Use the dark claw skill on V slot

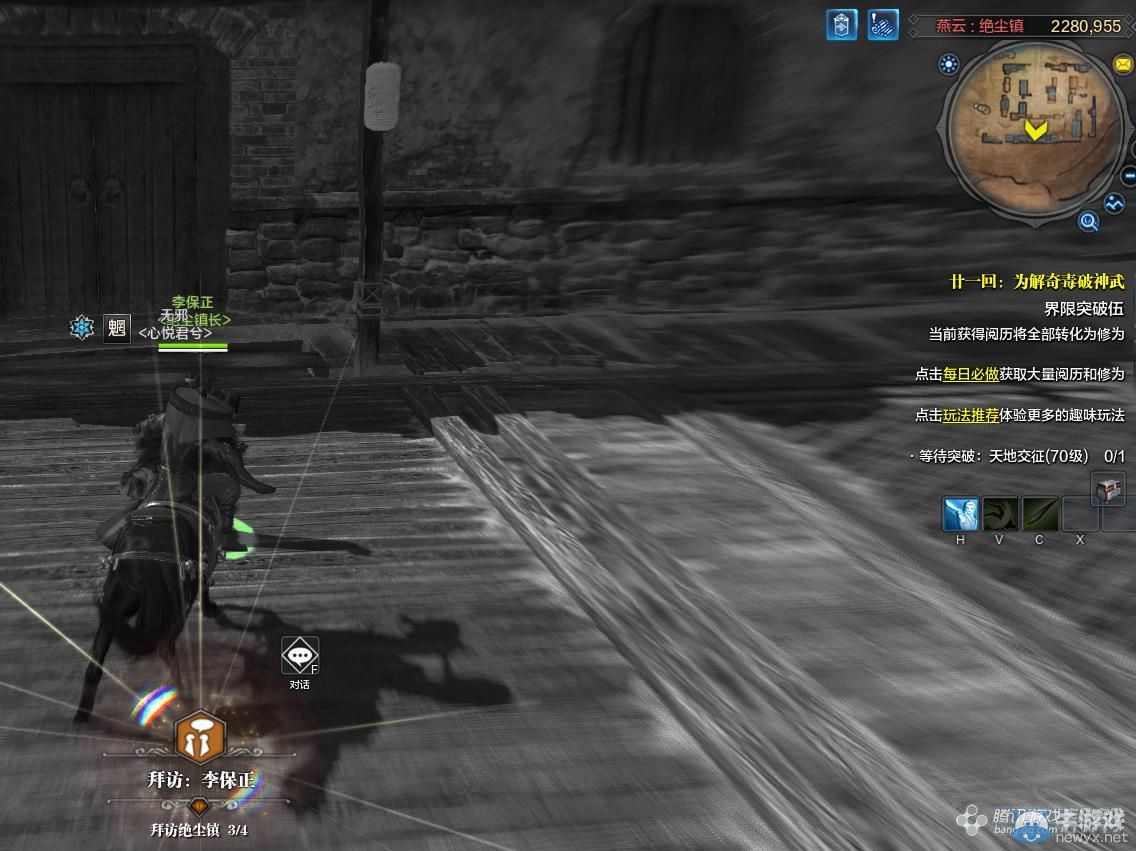coord(1000,514)
